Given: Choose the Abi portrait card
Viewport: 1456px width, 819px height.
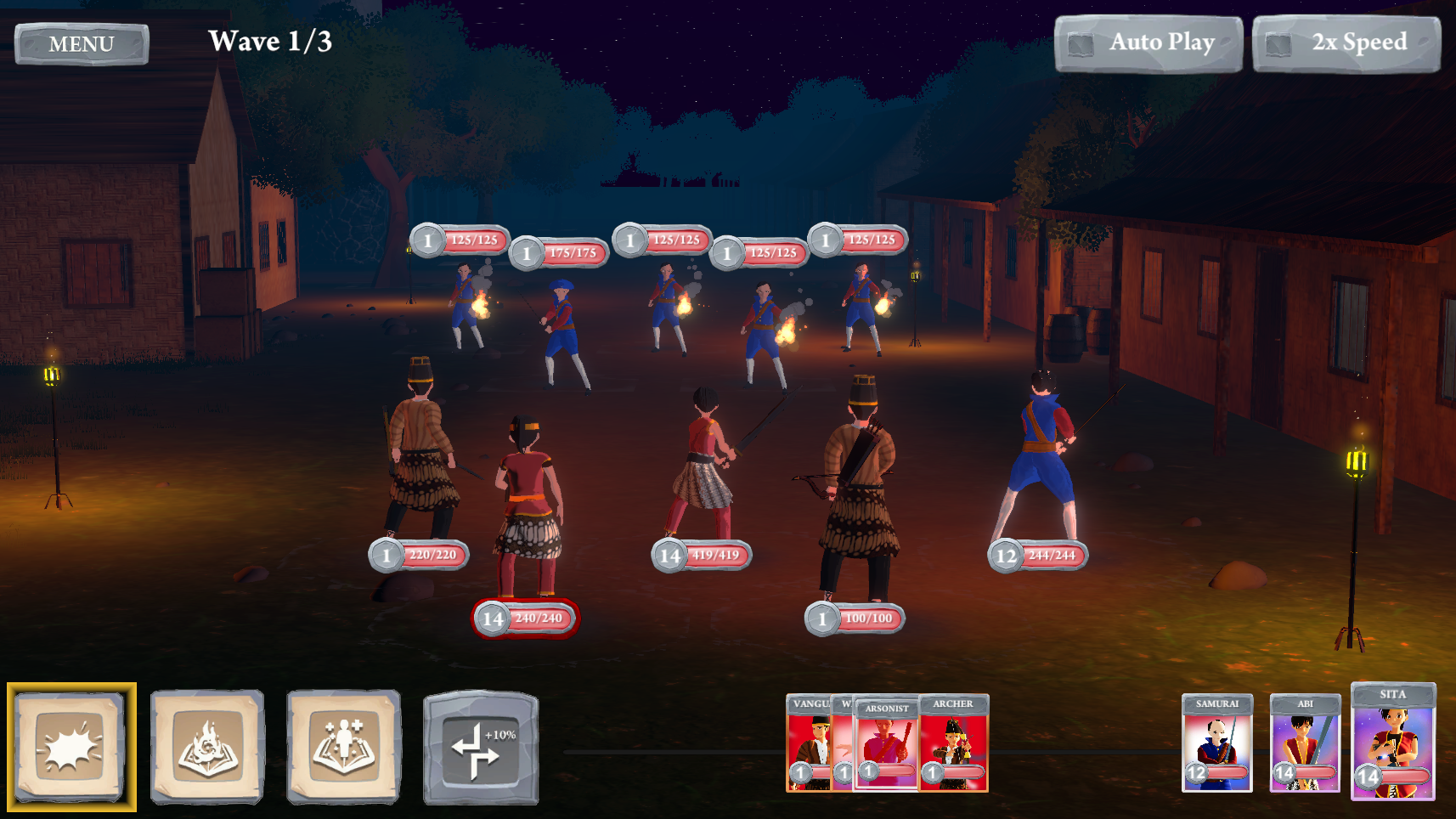Looking at the screenshot, I should [x=1305, y=743].
